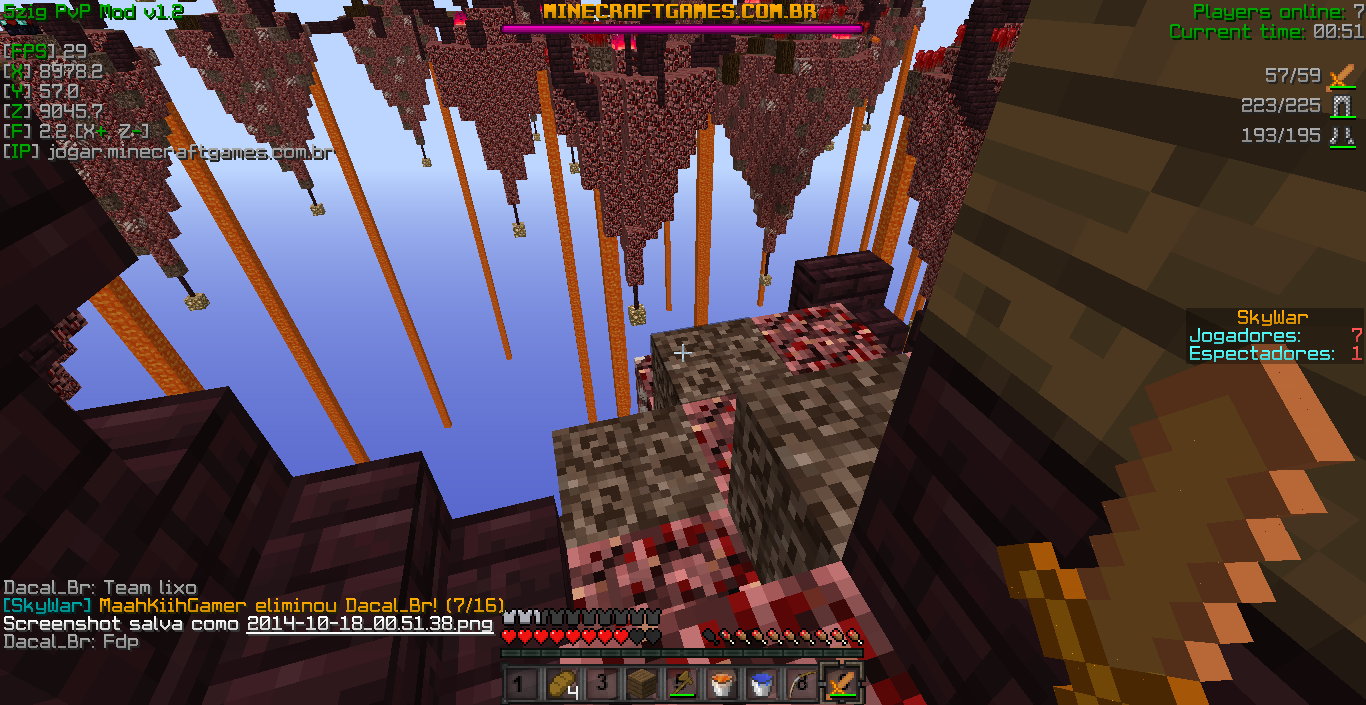Select the wooden sword hotbar slot
Image resolution: width=1366 pixels, height=705 pixels.
(840, 685)
